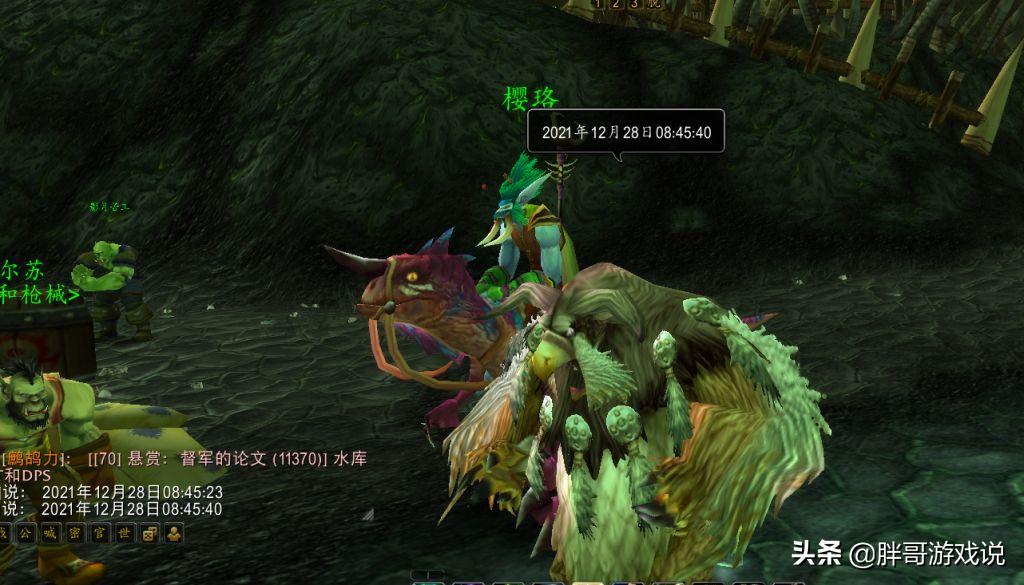Select the small button labeled 2

coord(616,4)
